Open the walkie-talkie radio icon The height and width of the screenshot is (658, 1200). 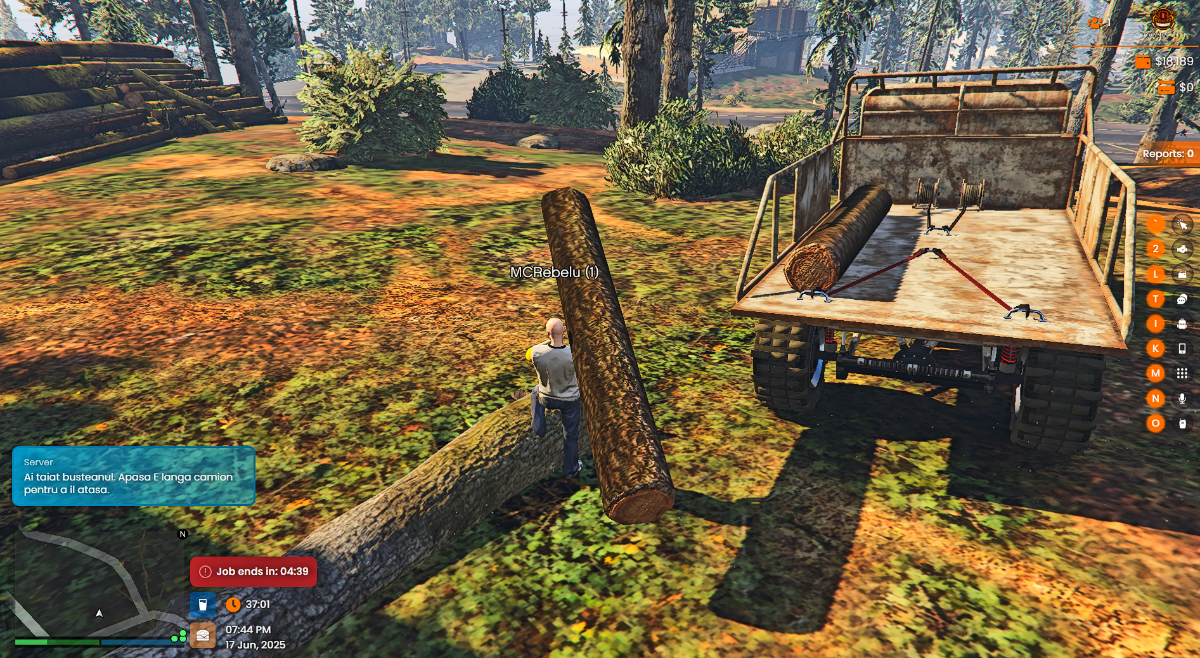pyautogui.click(x=1182, y=423)
